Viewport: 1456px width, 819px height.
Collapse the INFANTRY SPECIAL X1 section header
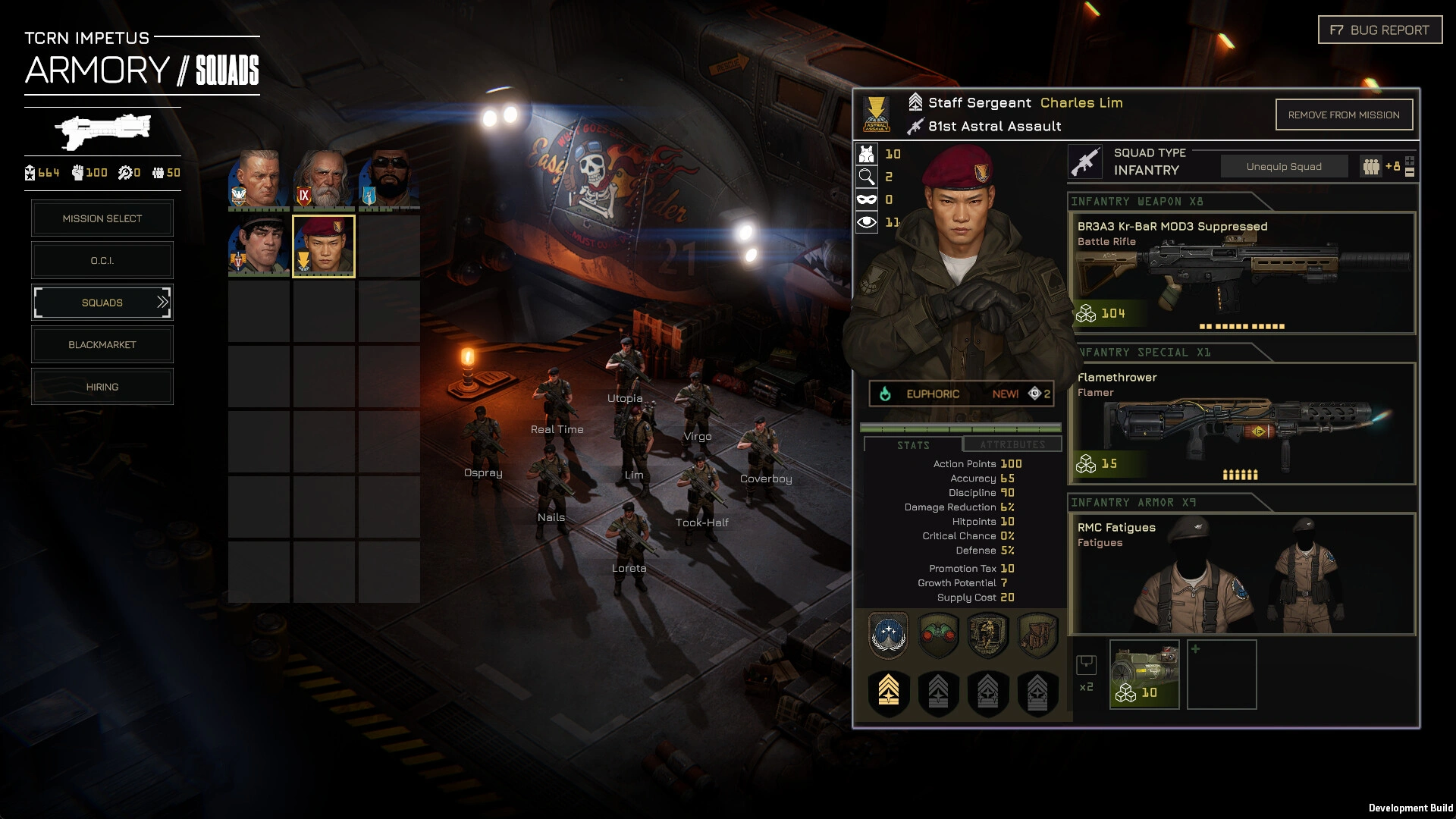click(x=1136, y=352)
